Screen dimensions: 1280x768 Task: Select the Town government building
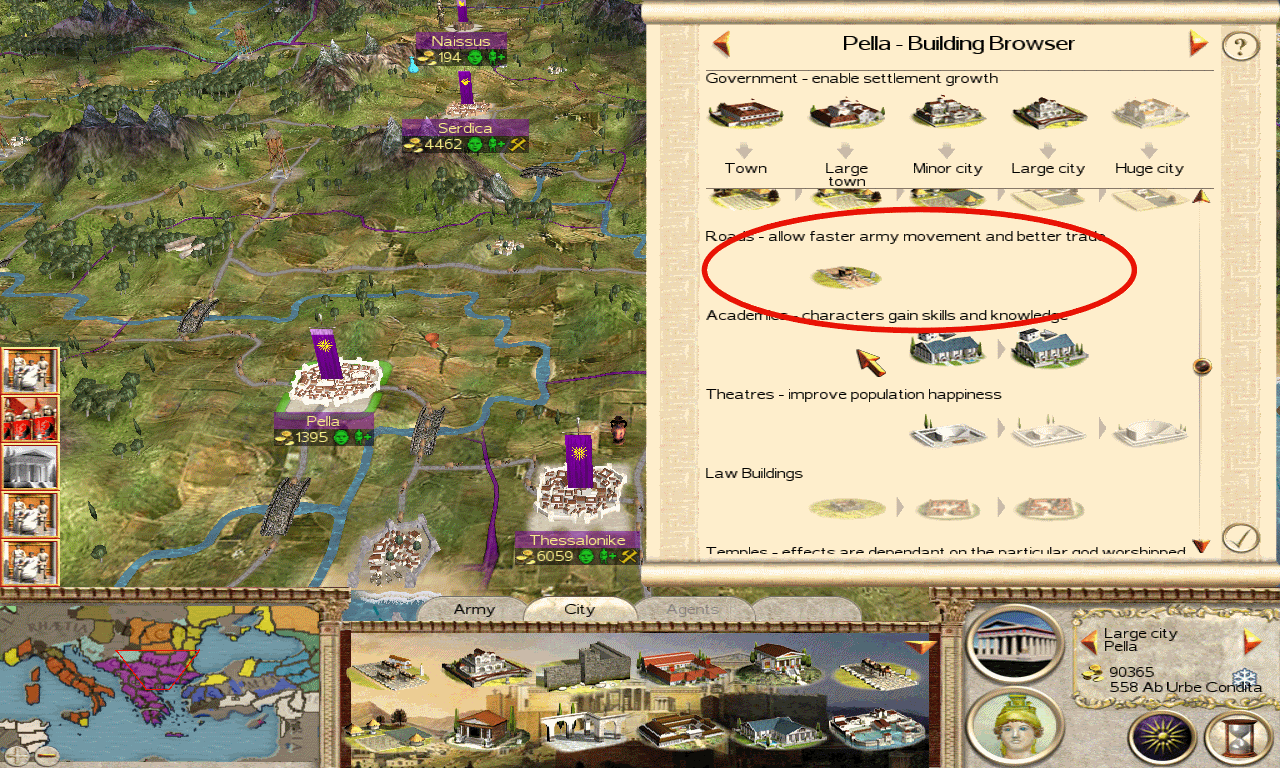(745, 115)
